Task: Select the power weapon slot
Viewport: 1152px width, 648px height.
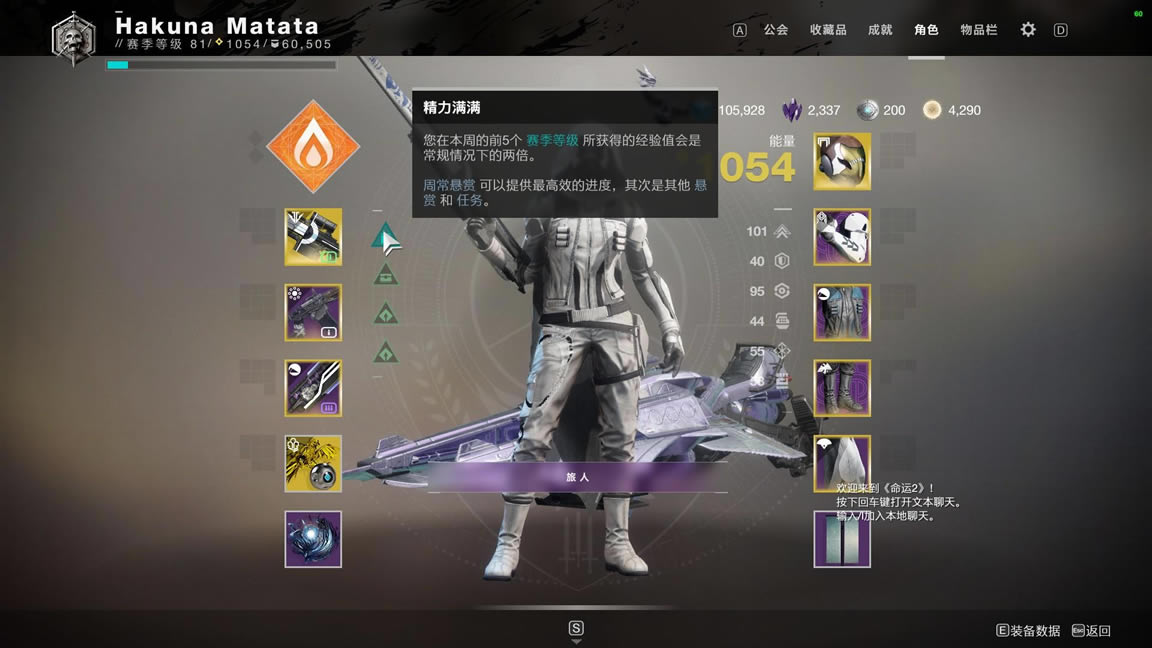Action: click(313, 388)
